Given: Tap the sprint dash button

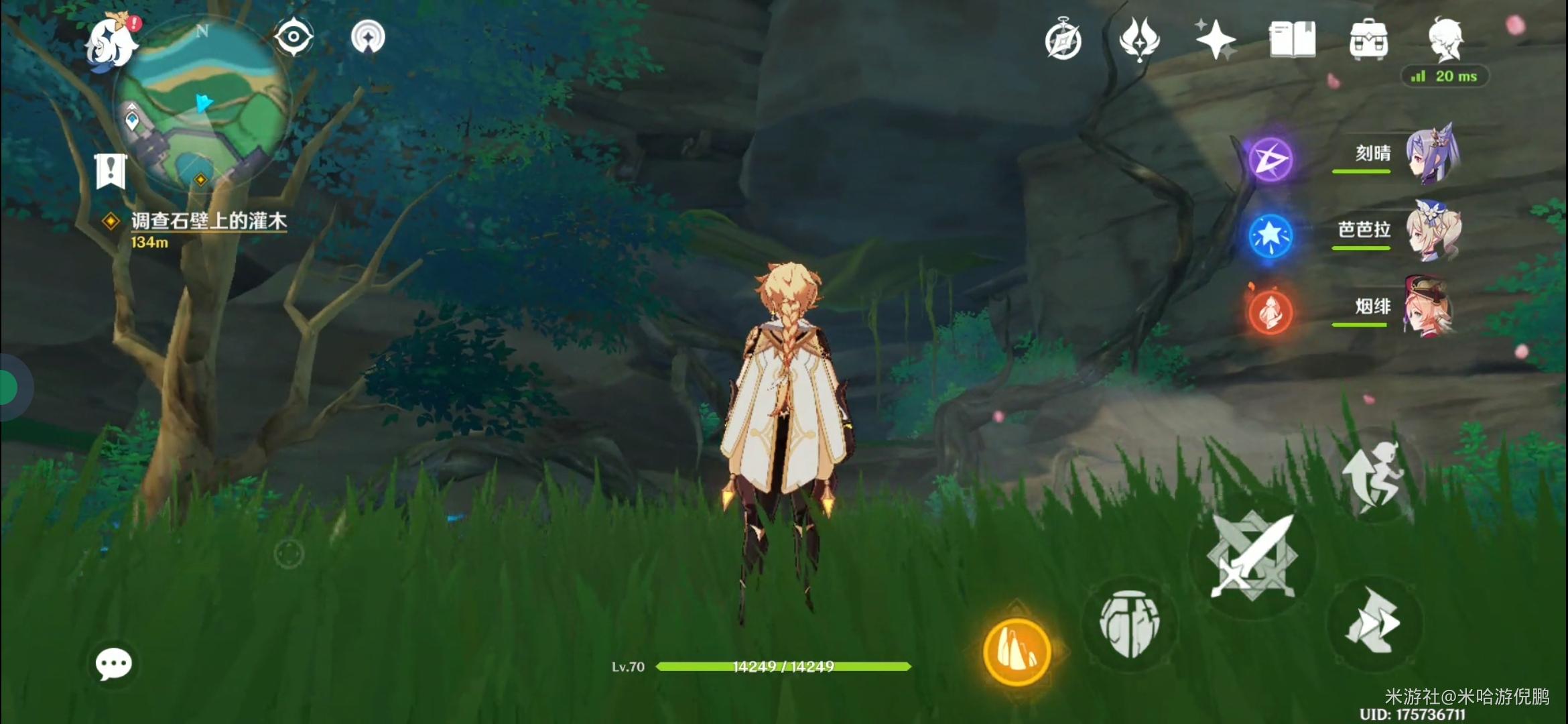Looking at the screenshot, I should pyautogui.click(x=1374, y=623).
